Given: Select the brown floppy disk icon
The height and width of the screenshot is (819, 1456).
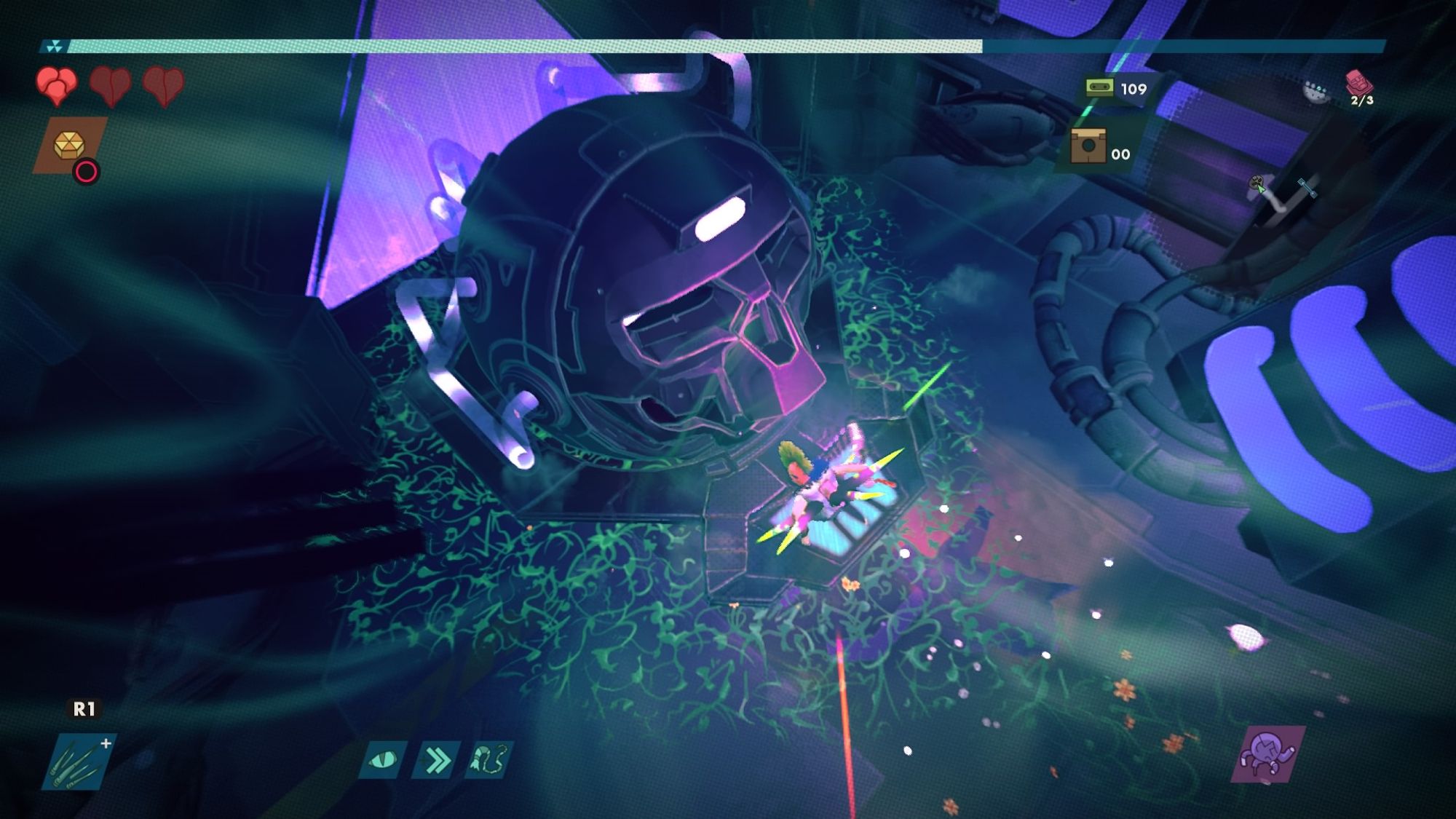Looking at the screenshot, I should (x=1088, y=146).
